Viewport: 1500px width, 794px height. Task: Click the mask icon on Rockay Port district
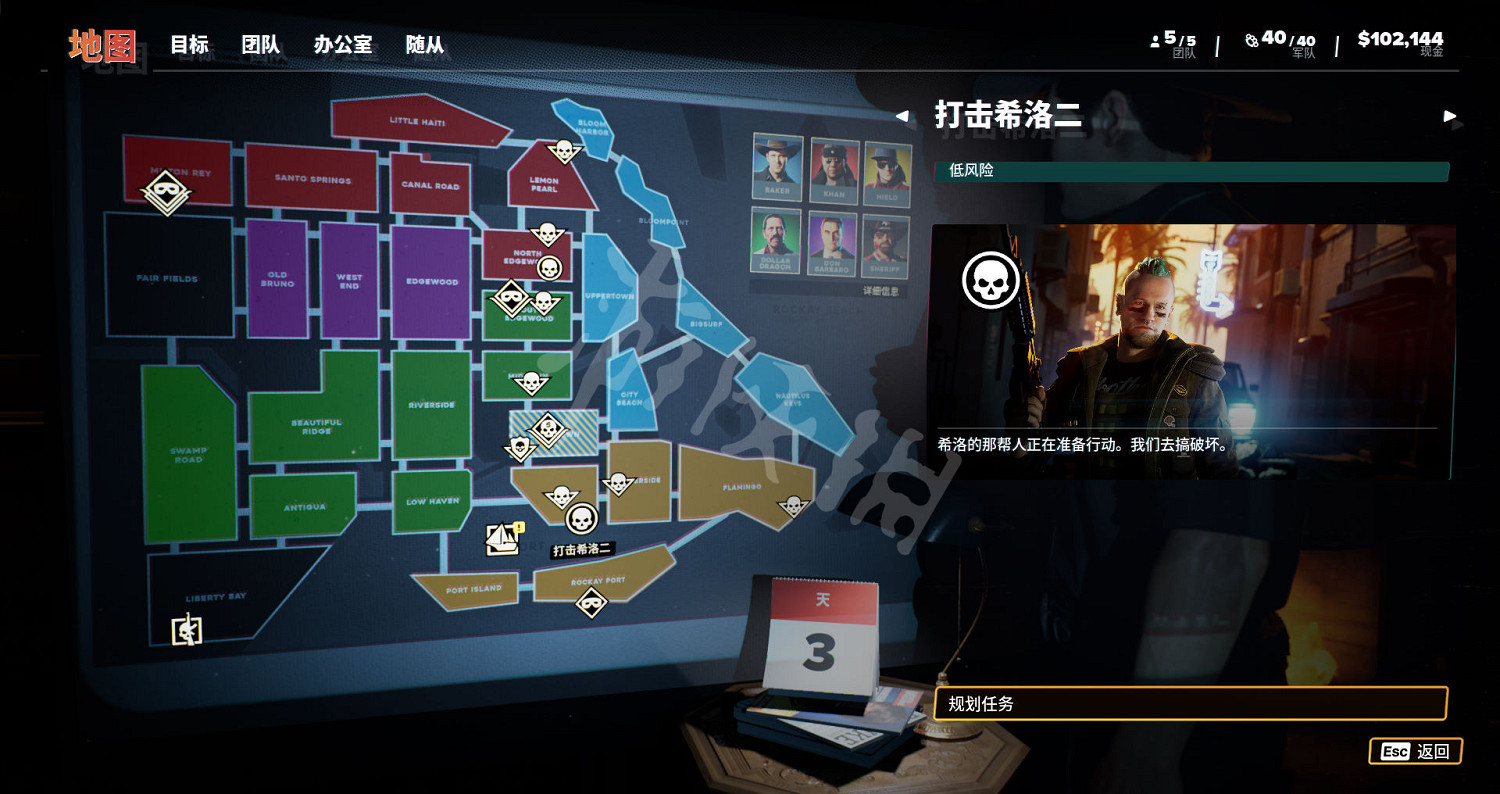[590, 601]
